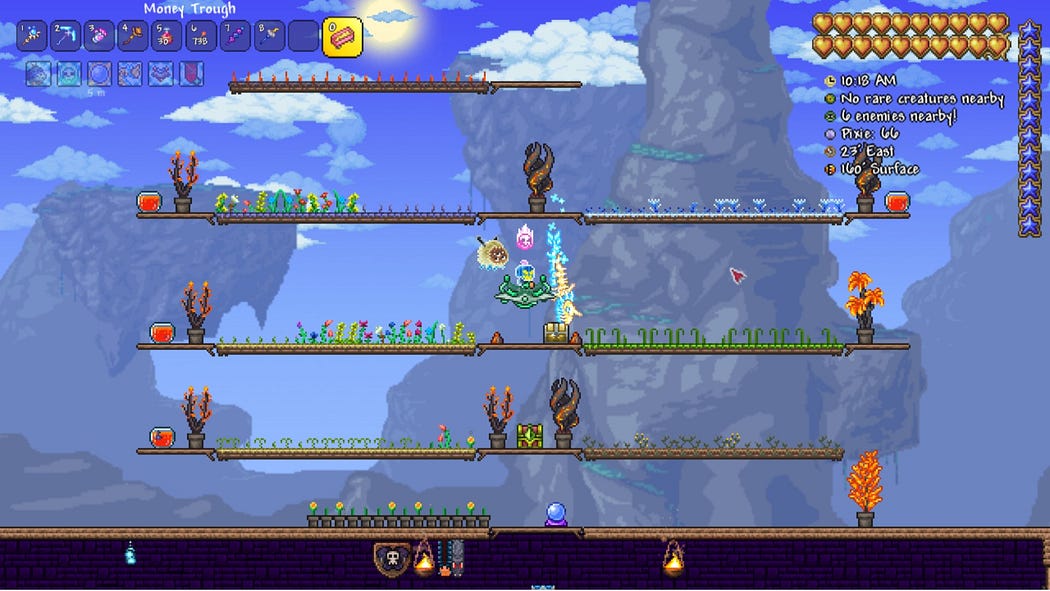Select the rod in hotbar slot 8
The height and width of the screenshot is (591, 1050).
click(x=270, y=36)
